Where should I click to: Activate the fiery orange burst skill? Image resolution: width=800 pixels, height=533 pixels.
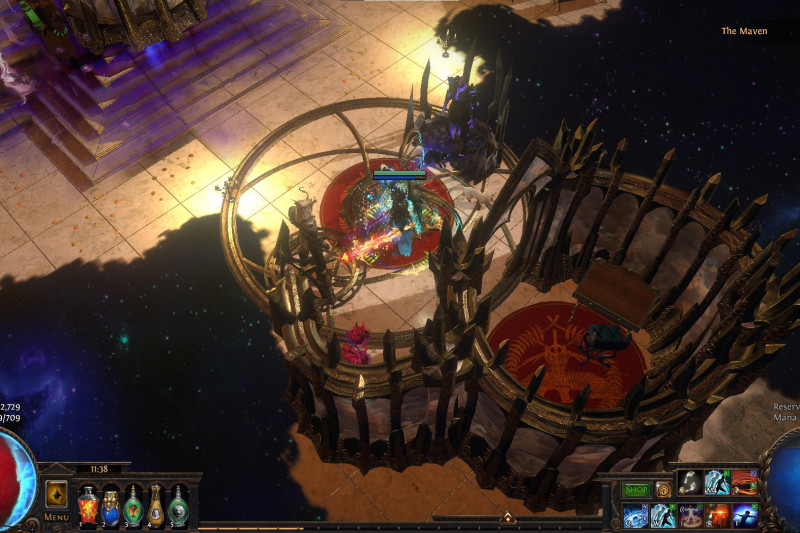(718, 516)
